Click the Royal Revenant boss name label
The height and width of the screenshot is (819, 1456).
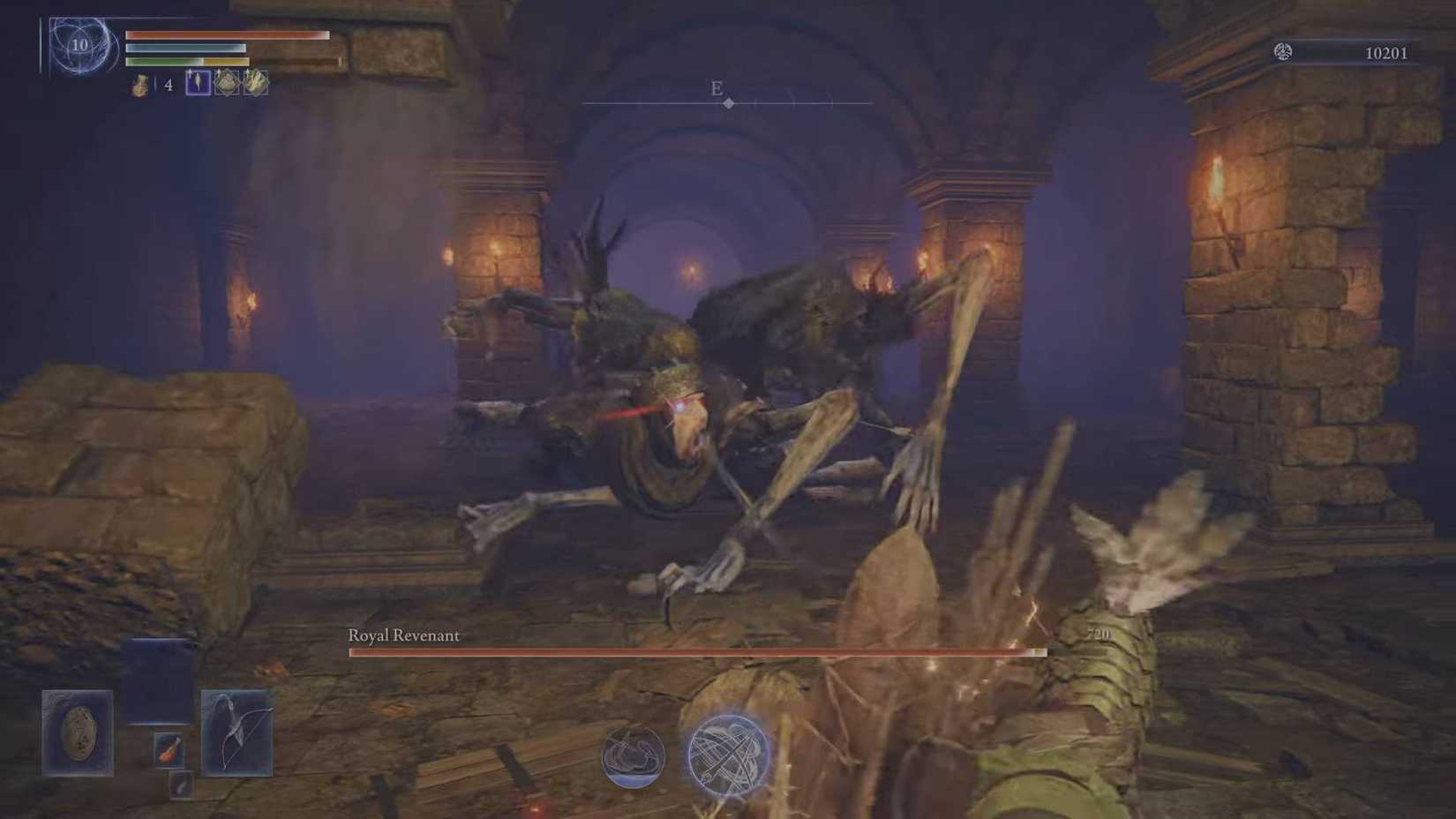(404, 635)
